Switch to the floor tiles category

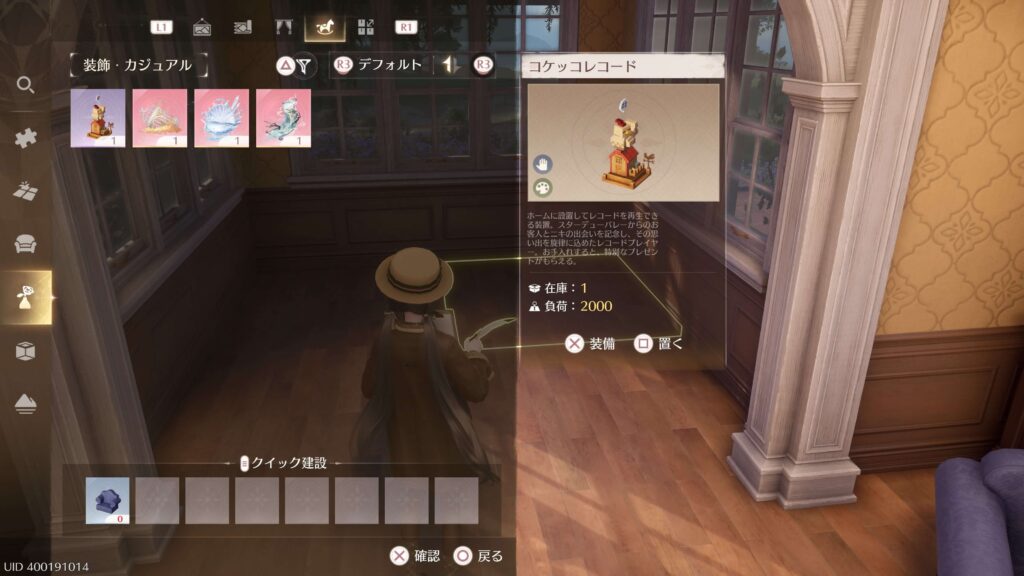[26, 191]
